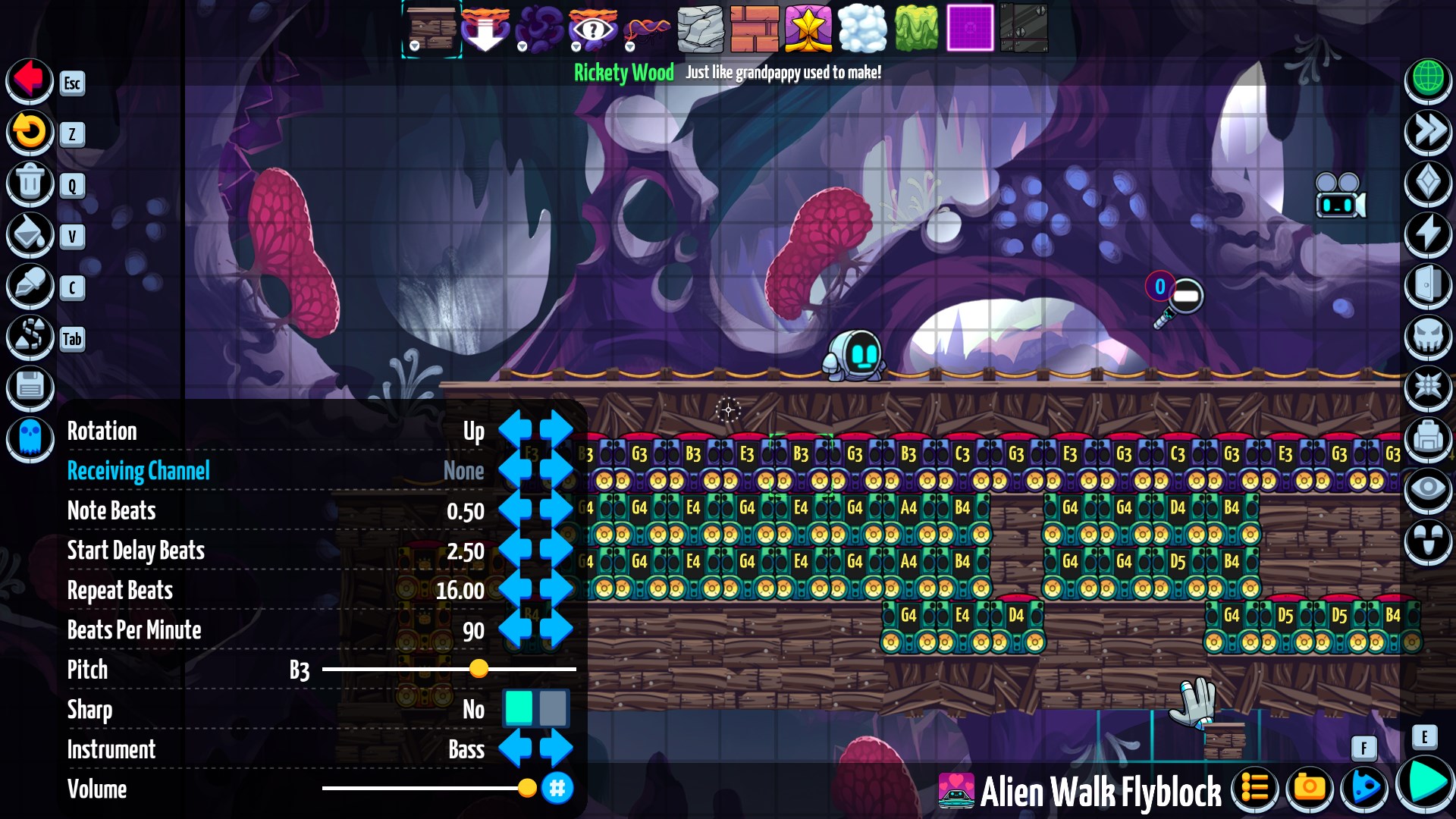Choose the solid purple block
Screen dimensions: 1456x819
tap(970, 29)
